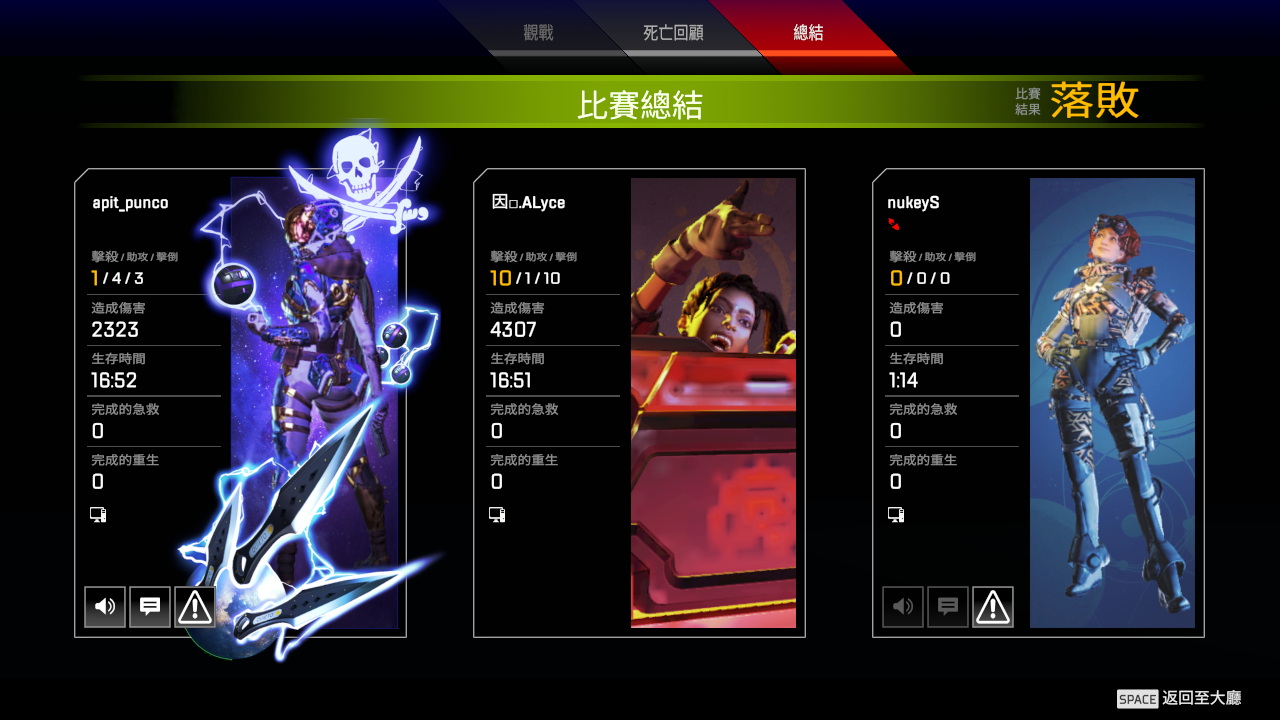The height and width of the screenshot is (720, 1280).
Task: Click the PC platform icon under nukeyS's stats
Action: click(895, 514)
